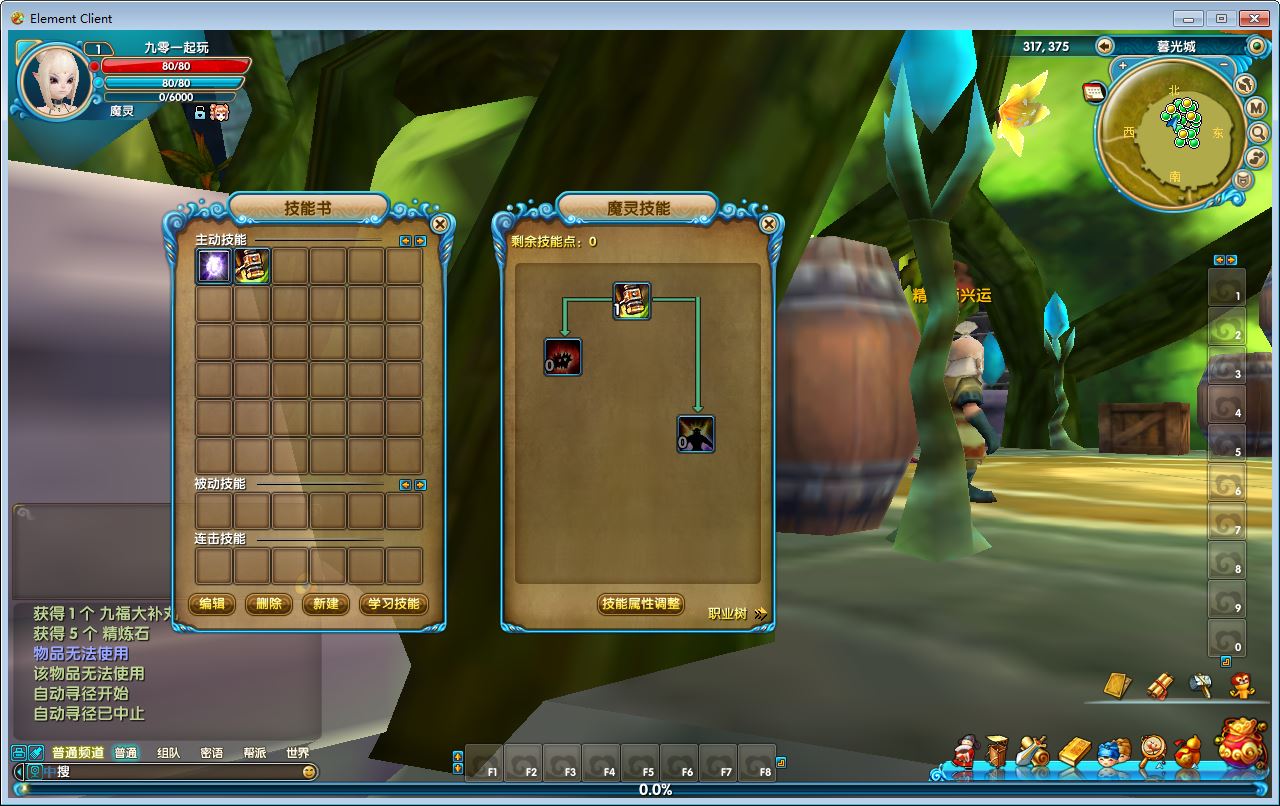Switch to the 组队 team chat tab
The image size is (1280, 806).
[x=168, y=753]
